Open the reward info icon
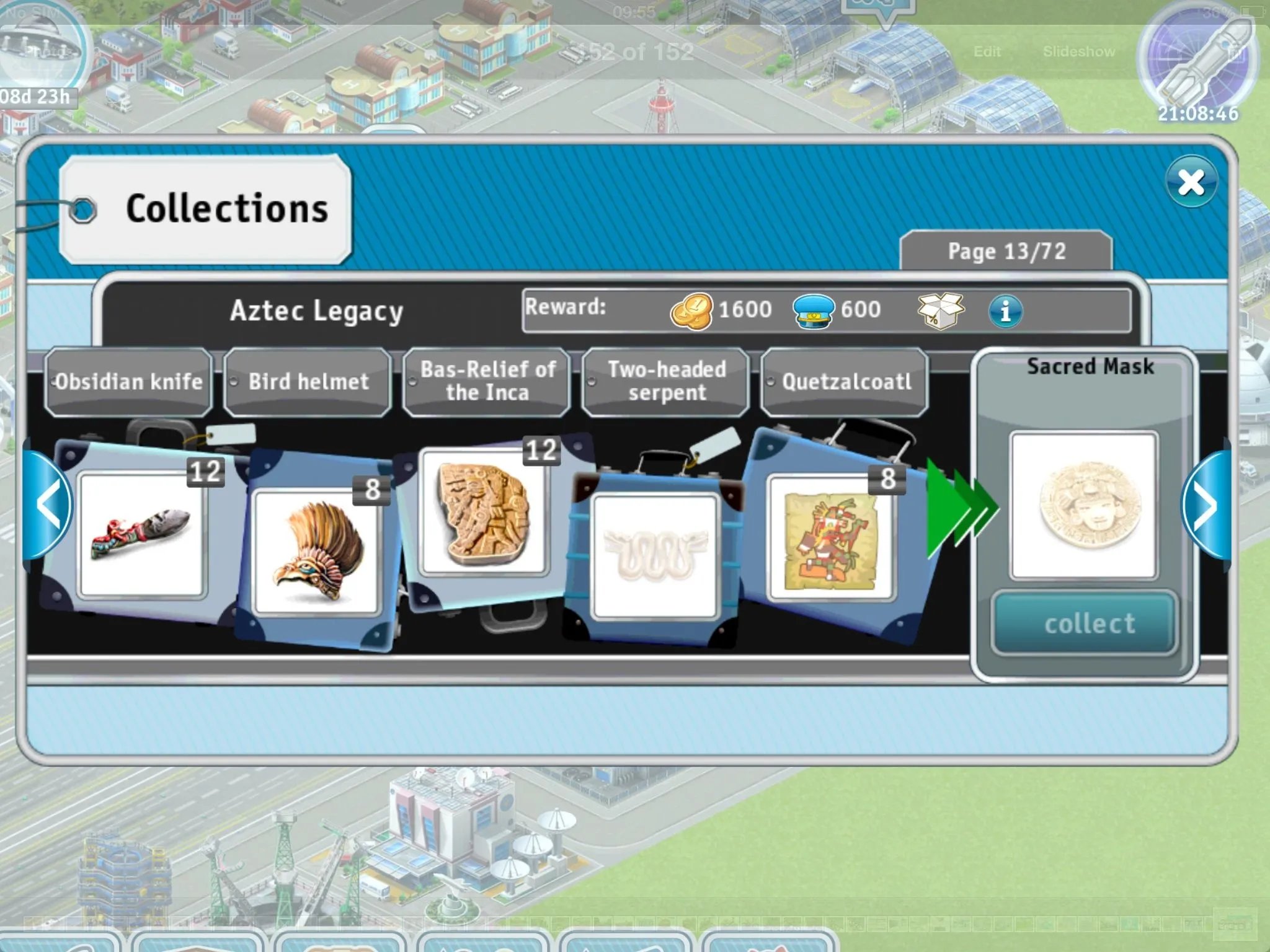Screen dimensions: 1270x952 click(1005, 311)
